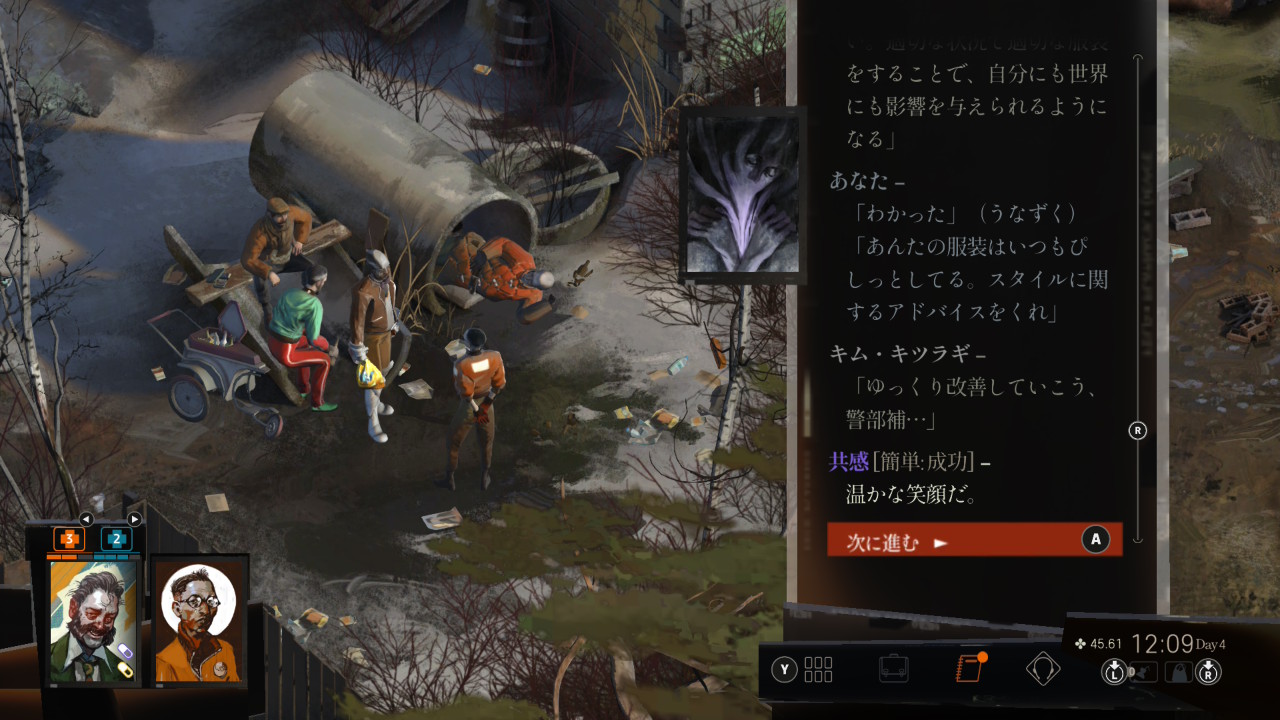Click the right arrow above the portraits

click(134, 519)
